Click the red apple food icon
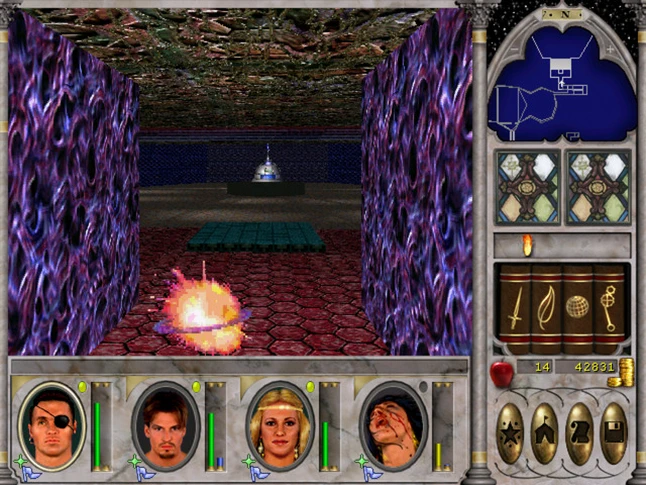Screen dimensions: 646x485 501,371
